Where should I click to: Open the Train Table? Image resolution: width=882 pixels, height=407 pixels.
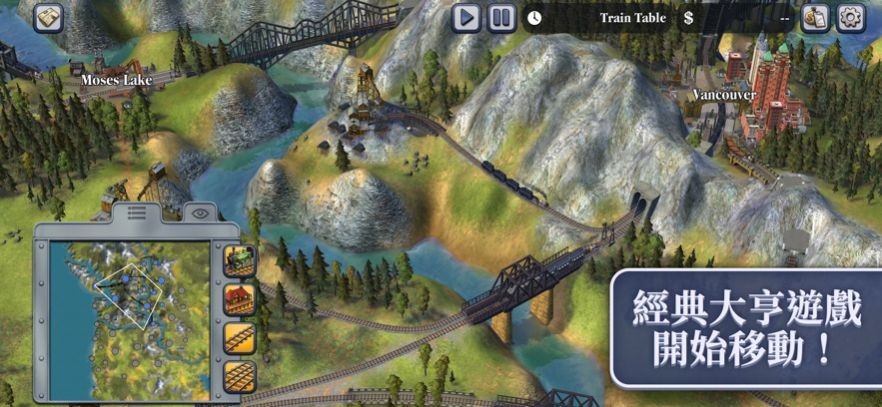coord(633,18)
